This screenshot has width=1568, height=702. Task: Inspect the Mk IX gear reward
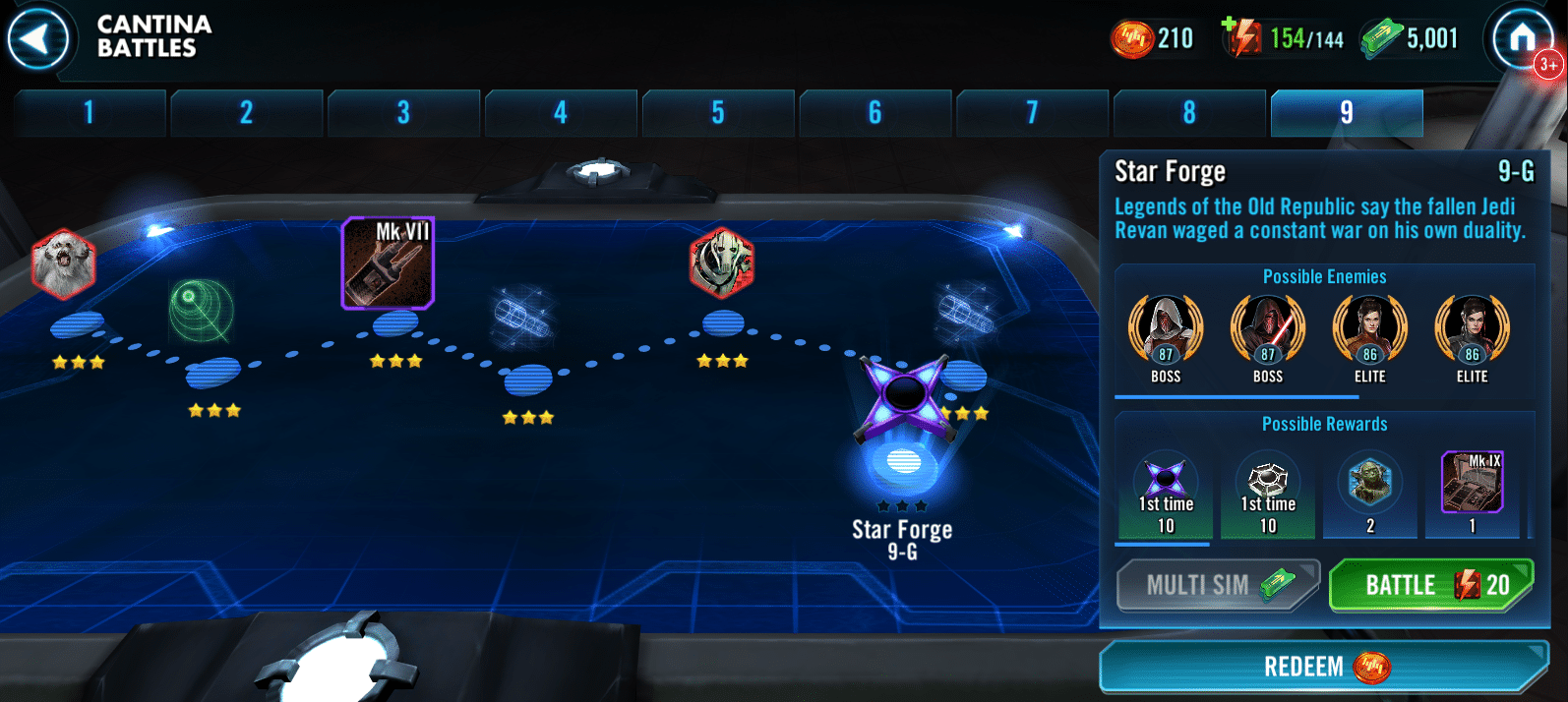pyautogui.click(x=1472, y=483)
